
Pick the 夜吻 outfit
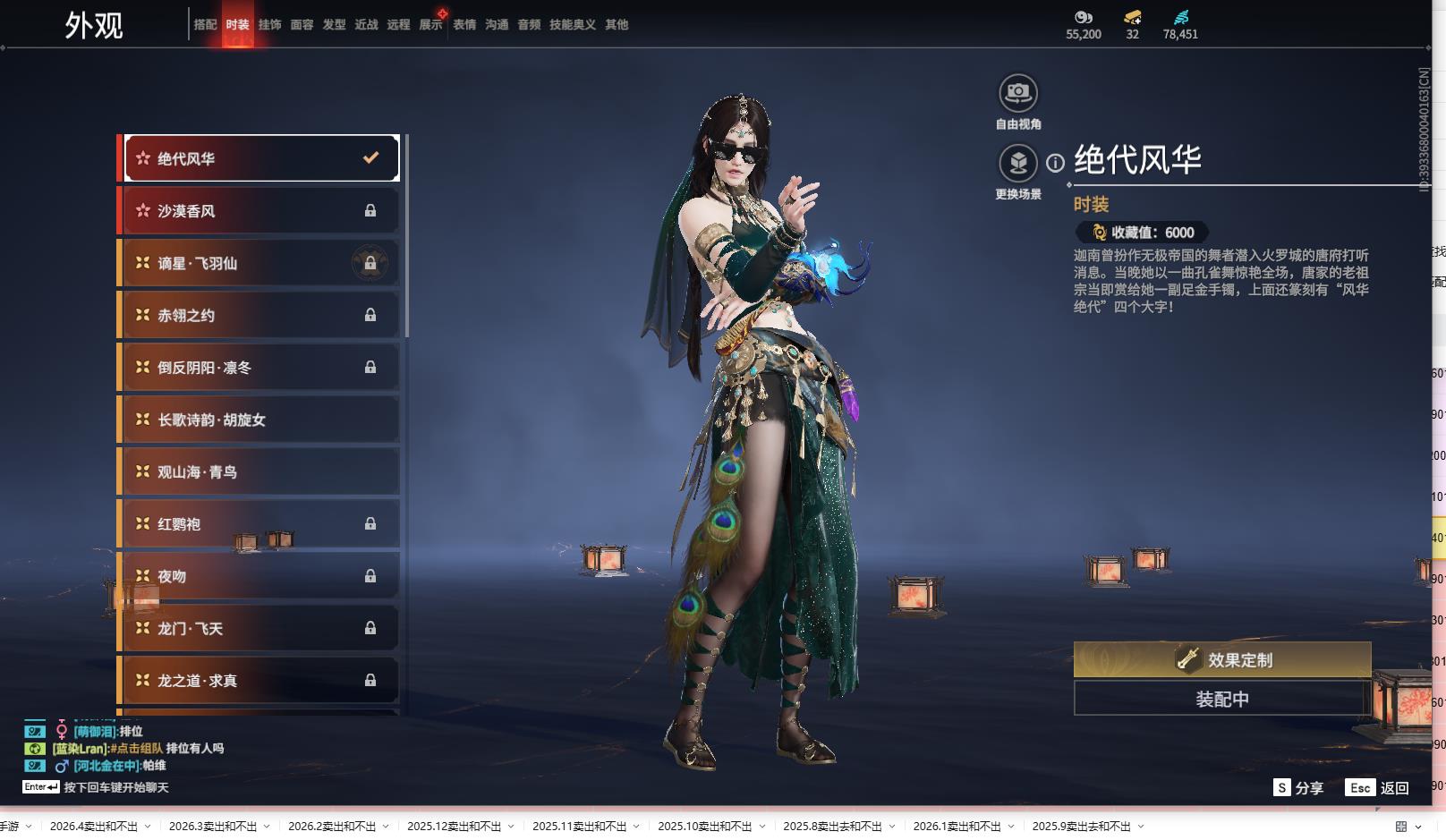pos(259,576)
